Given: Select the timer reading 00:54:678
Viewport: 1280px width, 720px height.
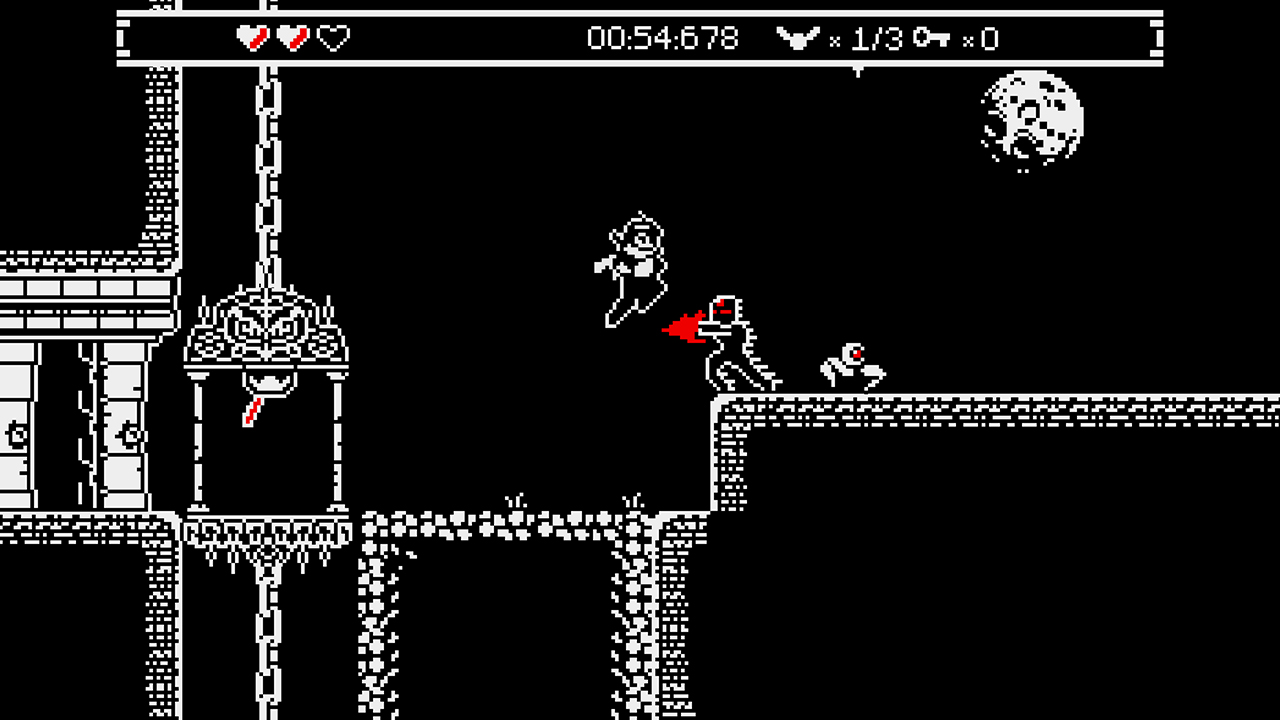Looking at the screenshot, I should [663, 38].
